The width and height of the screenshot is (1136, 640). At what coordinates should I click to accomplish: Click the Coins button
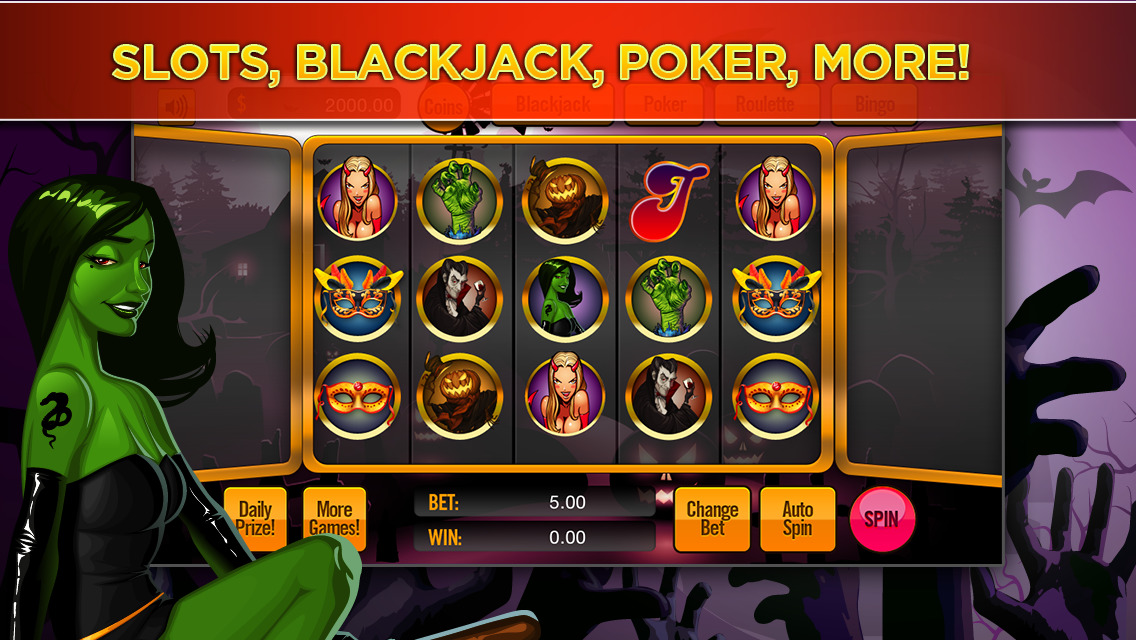tap(444, 105)
